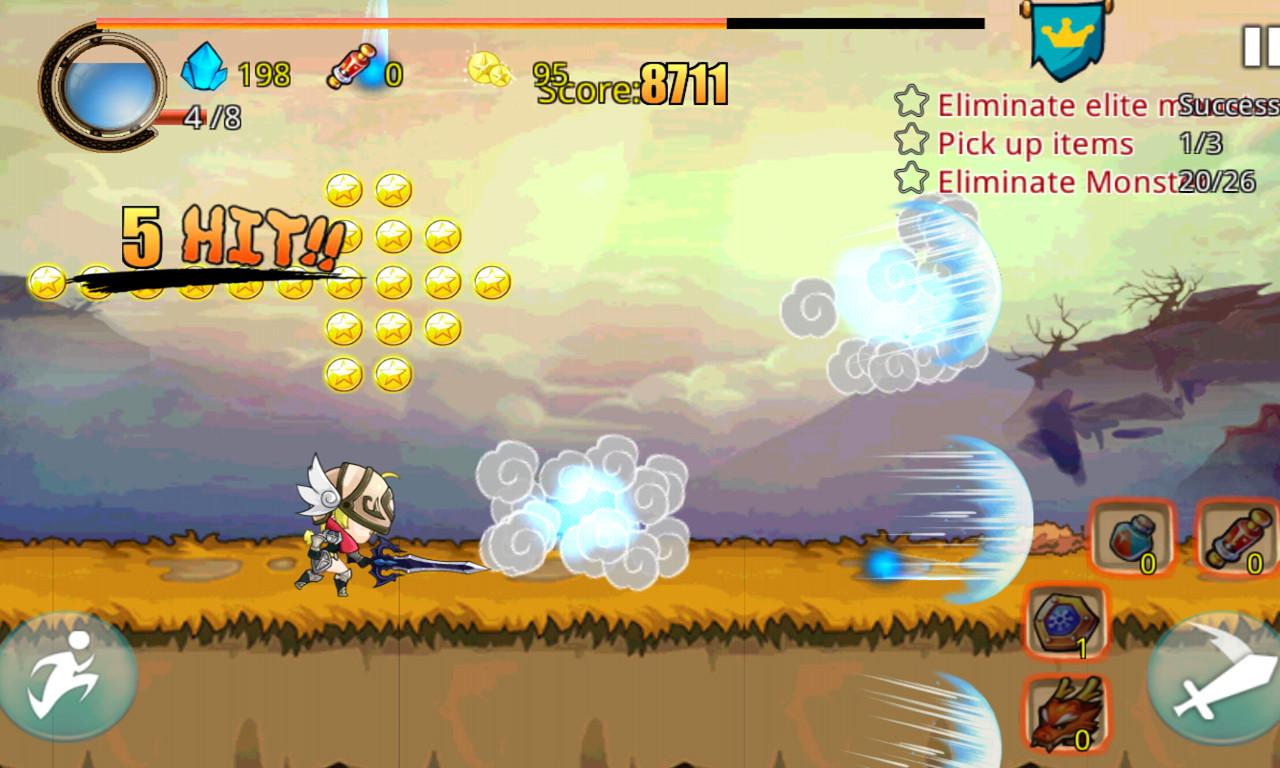Open the crown banner objectives
1280x768 pixels.
coord(1060,40)
